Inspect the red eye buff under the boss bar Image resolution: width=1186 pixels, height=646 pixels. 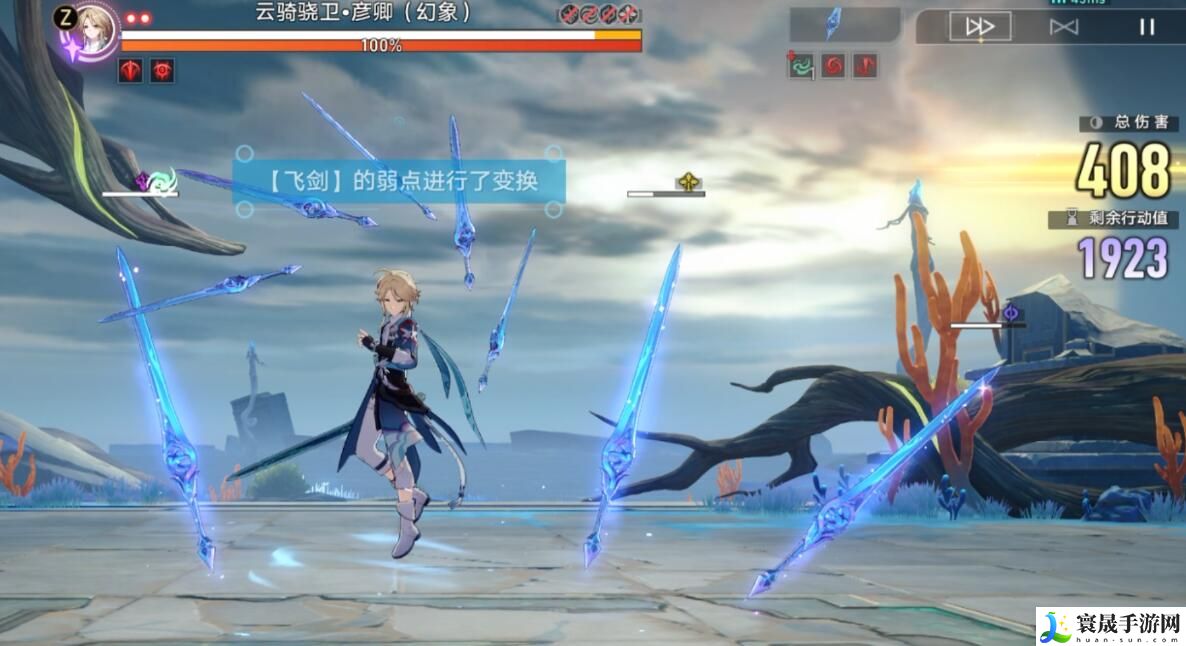click(x=162, y=70)
